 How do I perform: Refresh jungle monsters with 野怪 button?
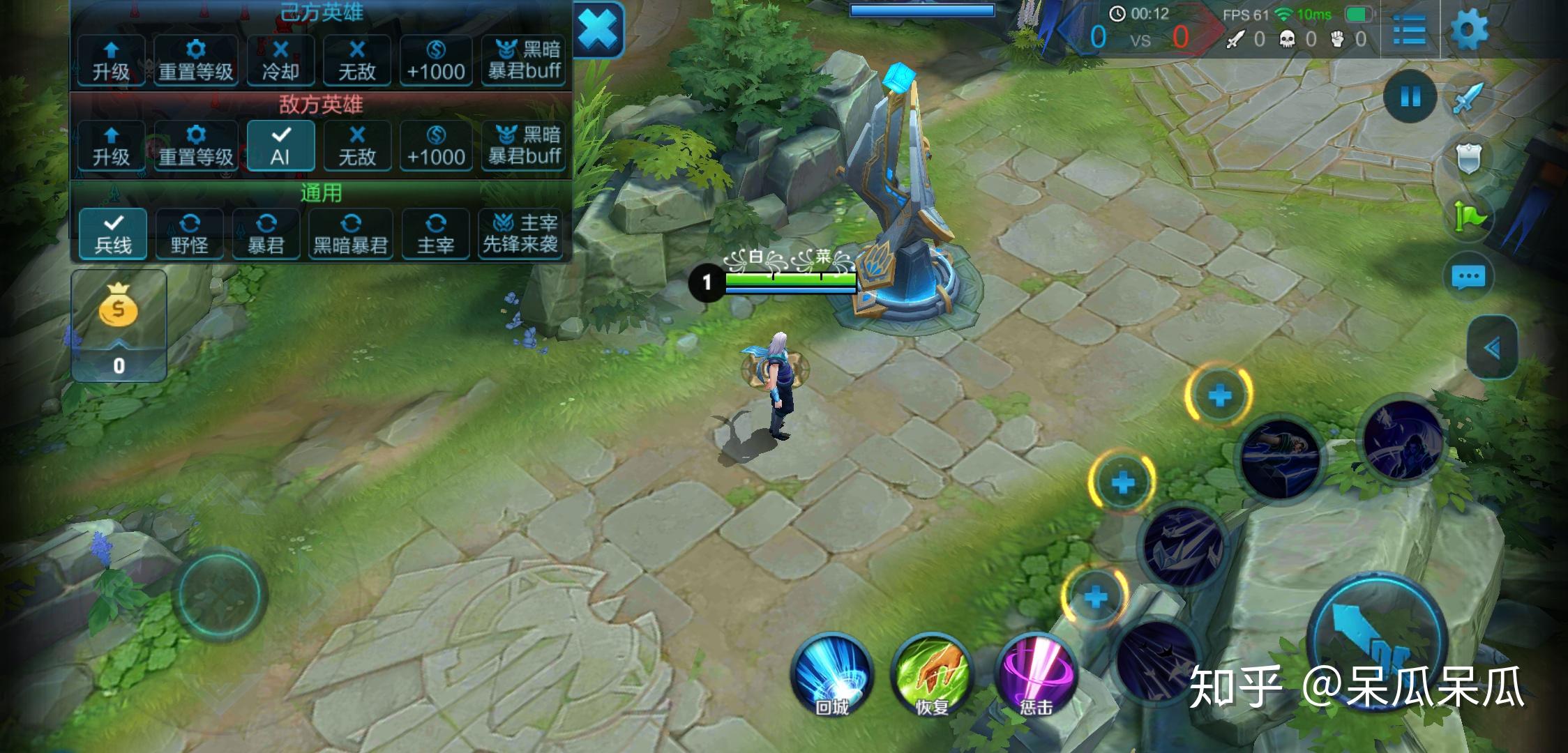click(190, 234)
